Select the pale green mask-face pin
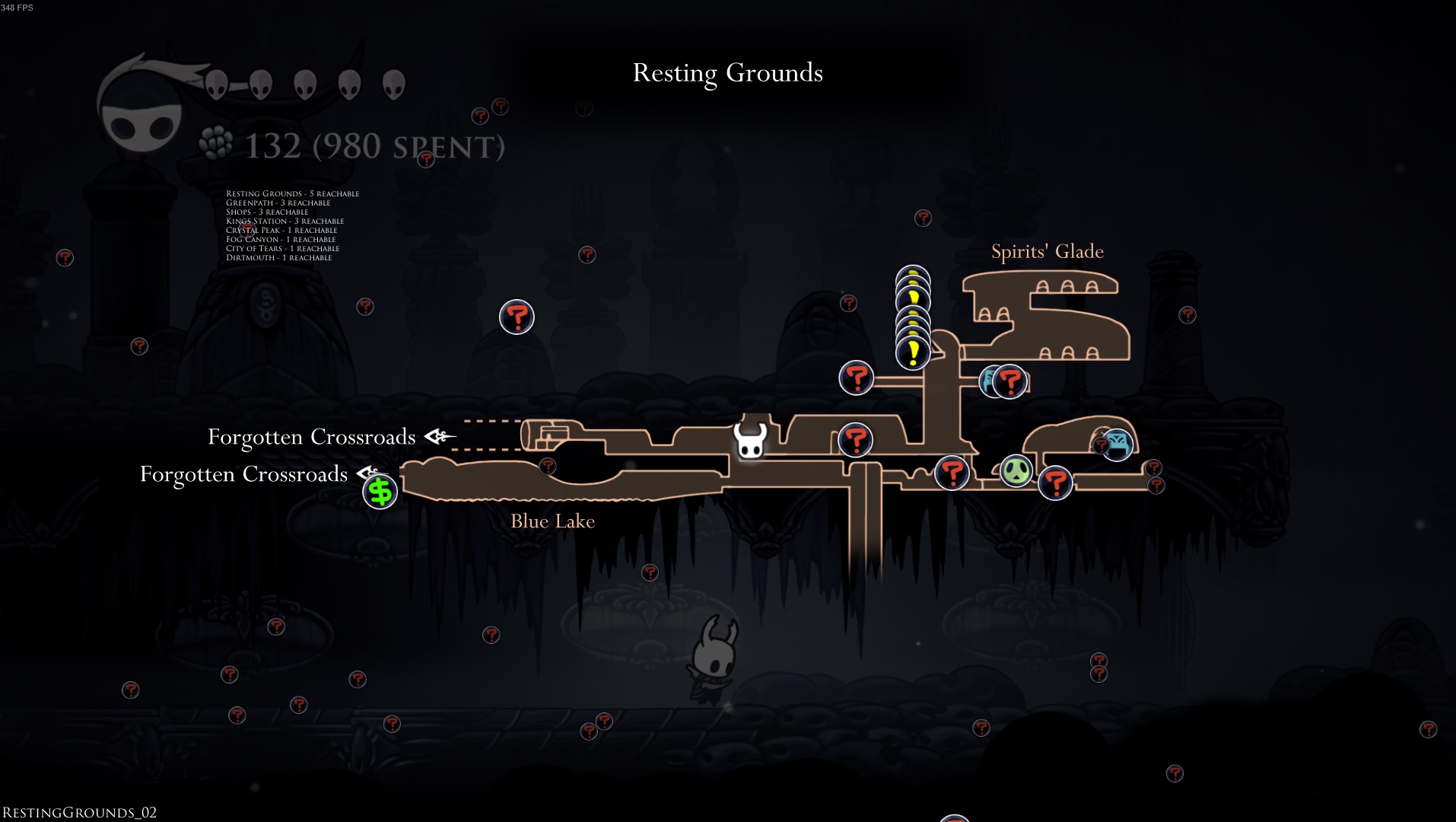Screen dimensions: 1456x822 1016,471
